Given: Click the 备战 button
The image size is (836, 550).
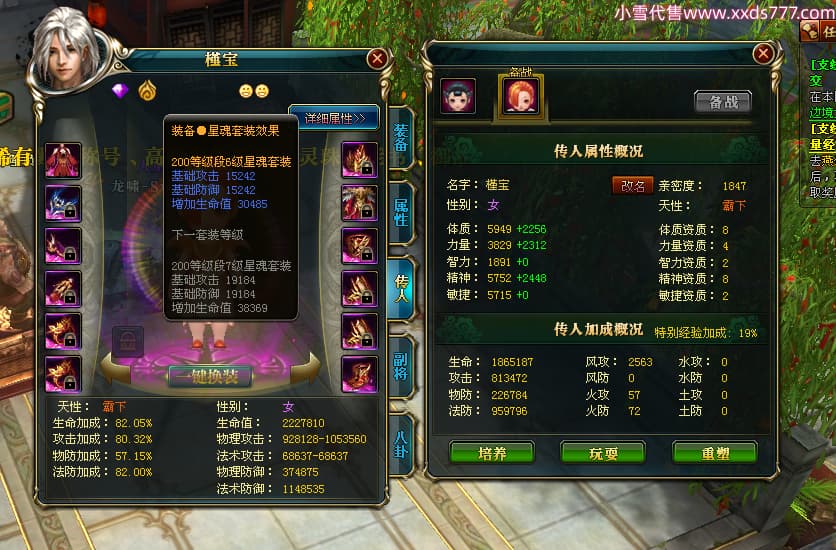Looking at the screenshot, I should click(722, 101).
